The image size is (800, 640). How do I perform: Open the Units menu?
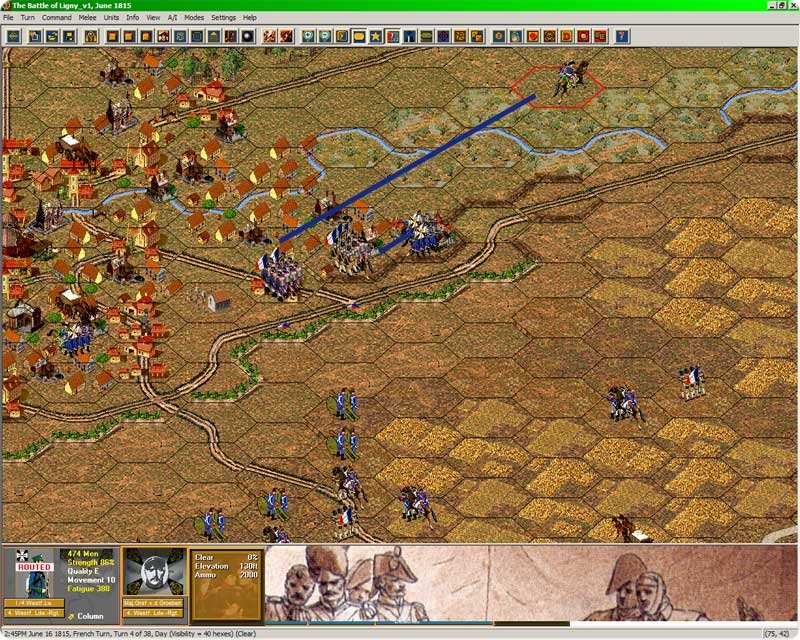click(111, 17)
